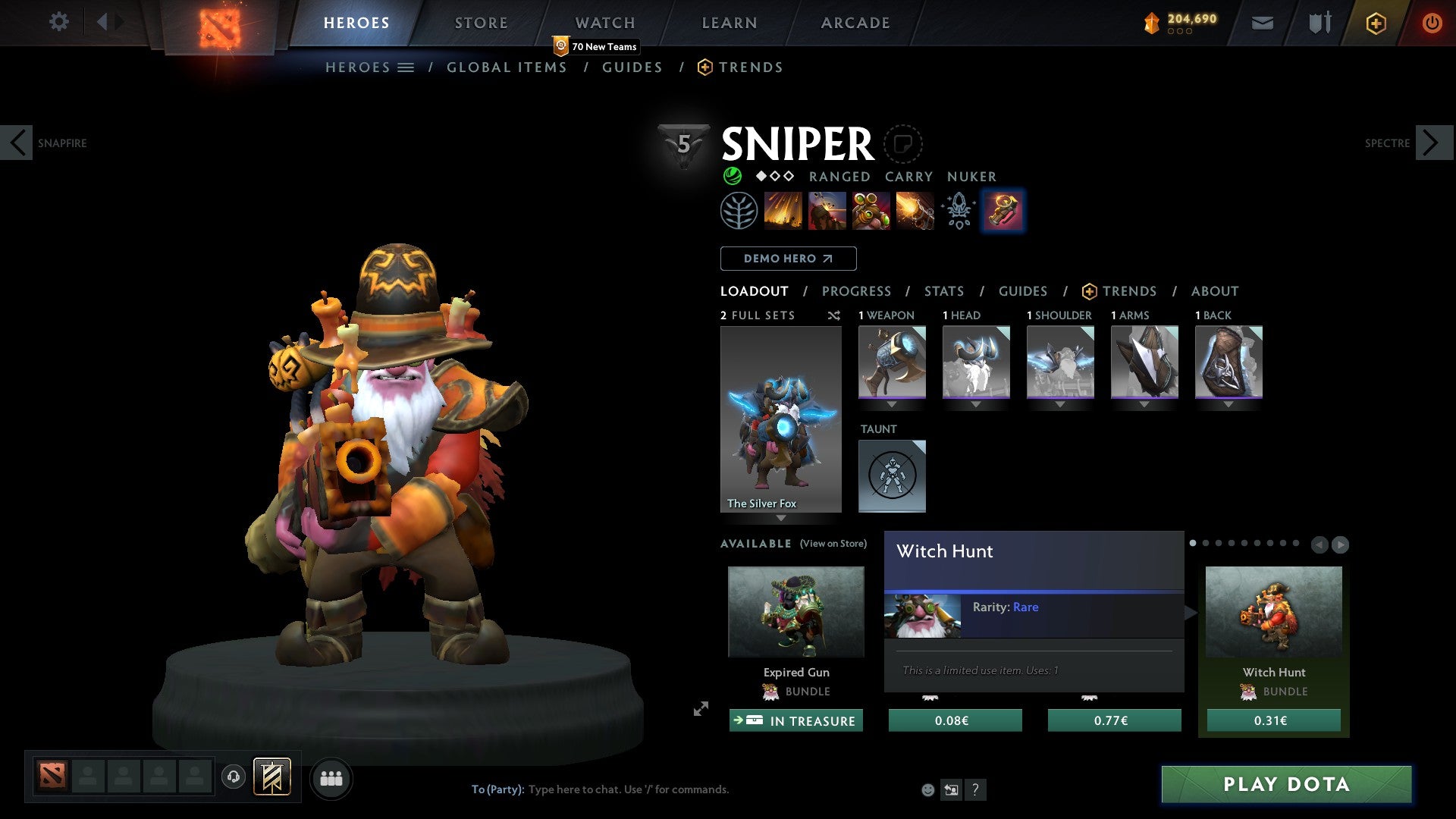Click the DEMO HERO button
Image resolution: width=1456 pixels, height=819 pixels.
(788, 258)
